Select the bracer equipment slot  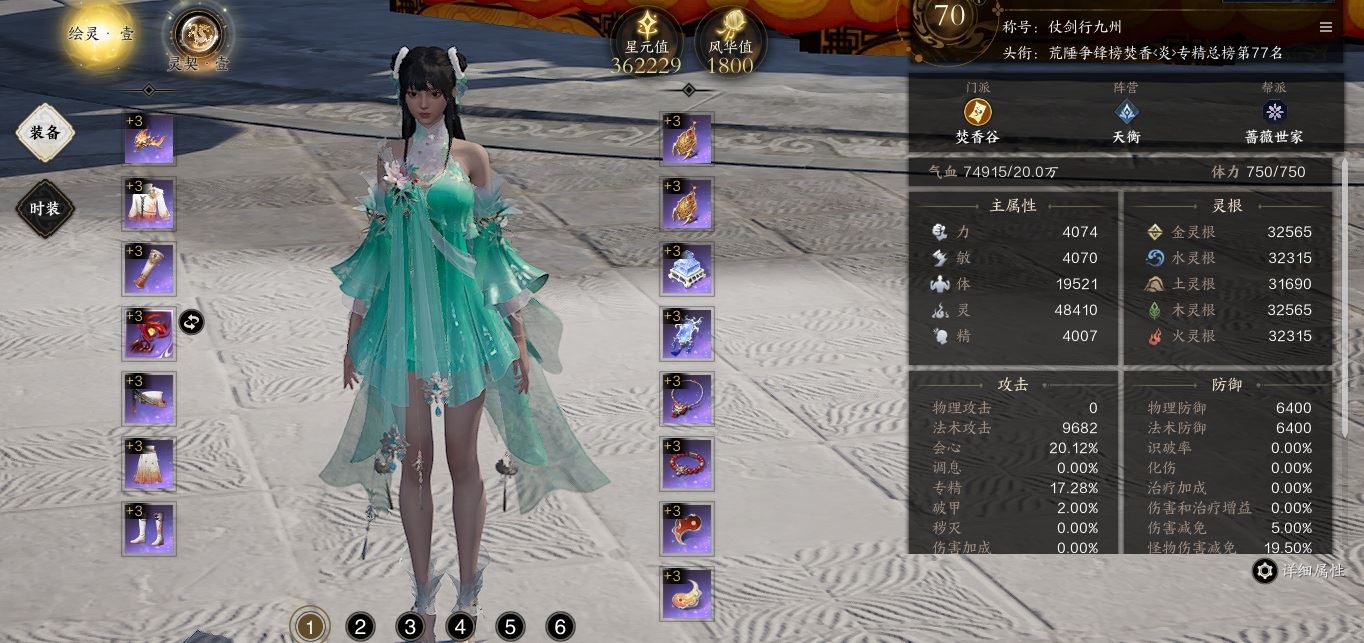[x=150, y=269]
